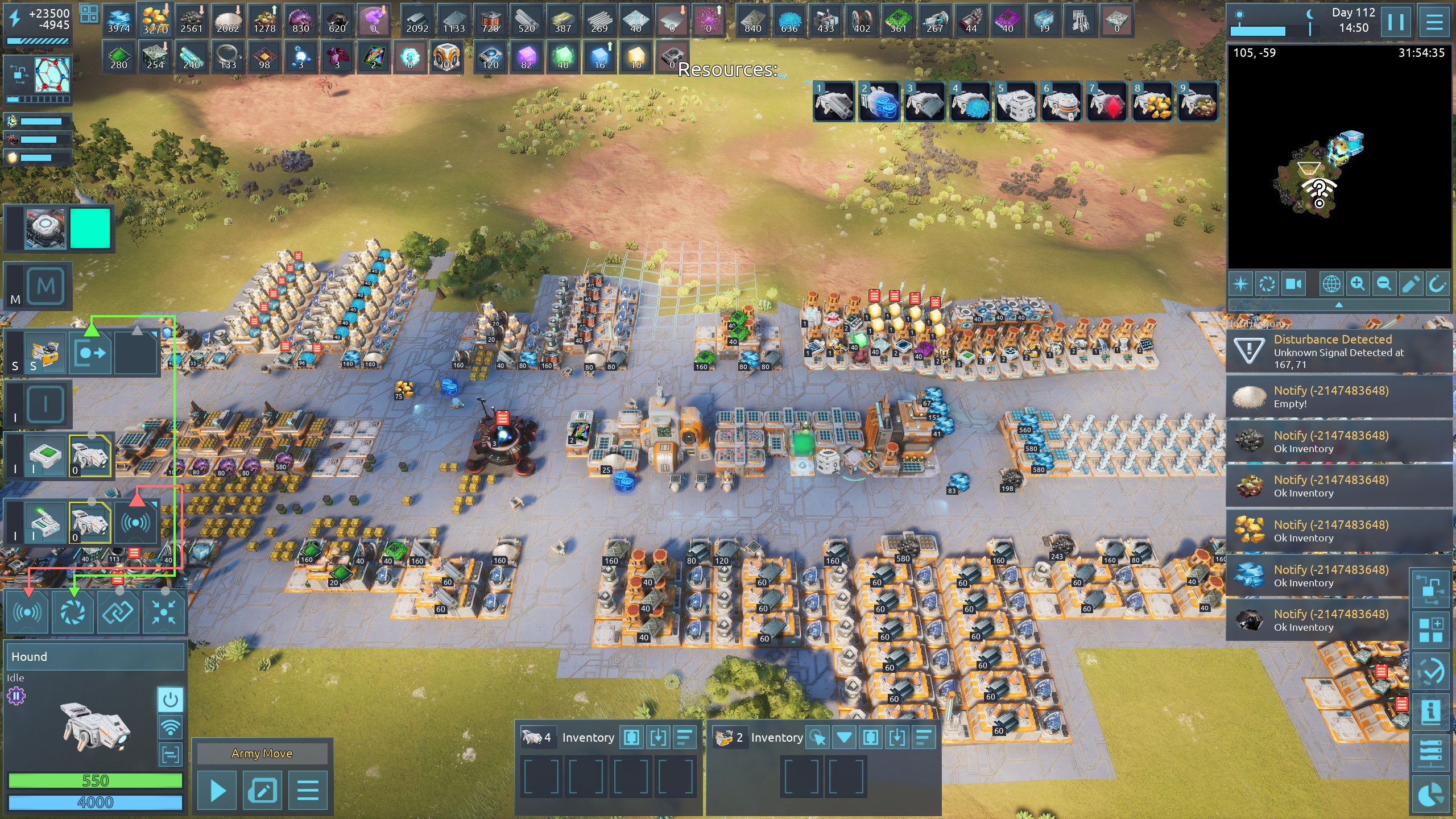This screenshot has height=819, width=1456.
Task: Open the M component slot
Action: pos(45,286)
